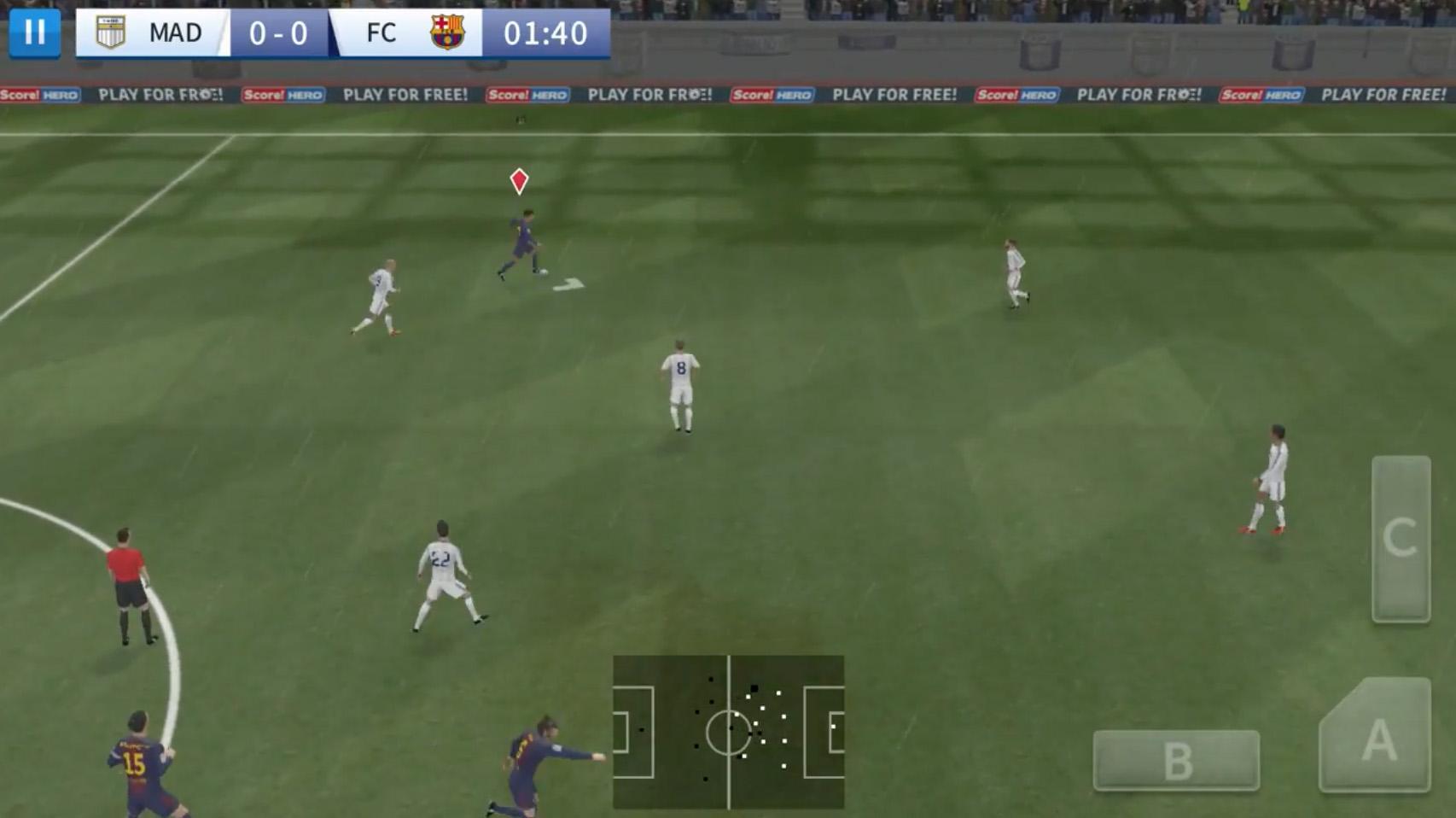Tap the pause button
Viewport: 1456px width, 818px height.
click(34, 33)
